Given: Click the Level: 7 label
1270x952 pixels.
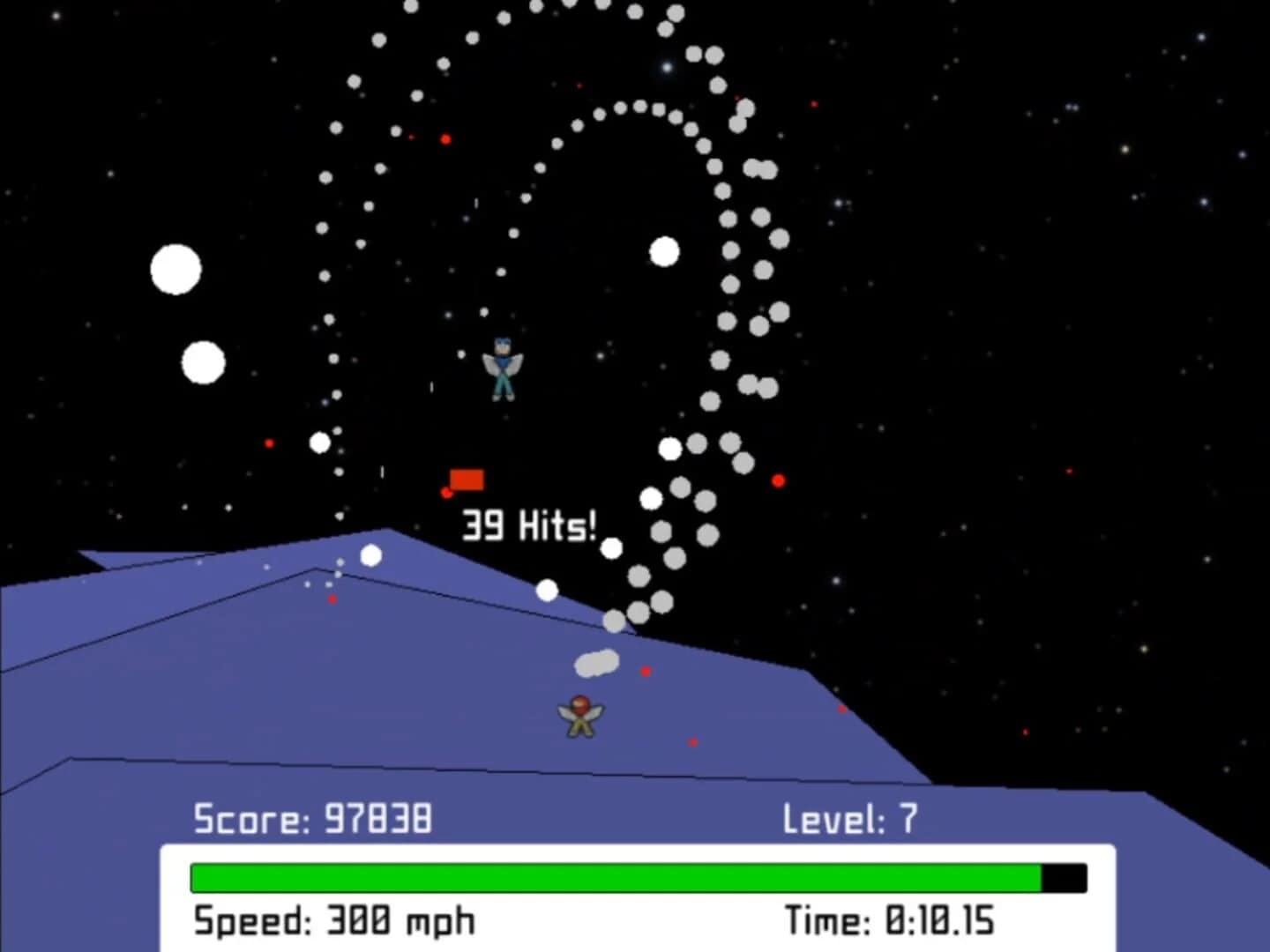Looking at the screenshot, I should pos(849,818).
